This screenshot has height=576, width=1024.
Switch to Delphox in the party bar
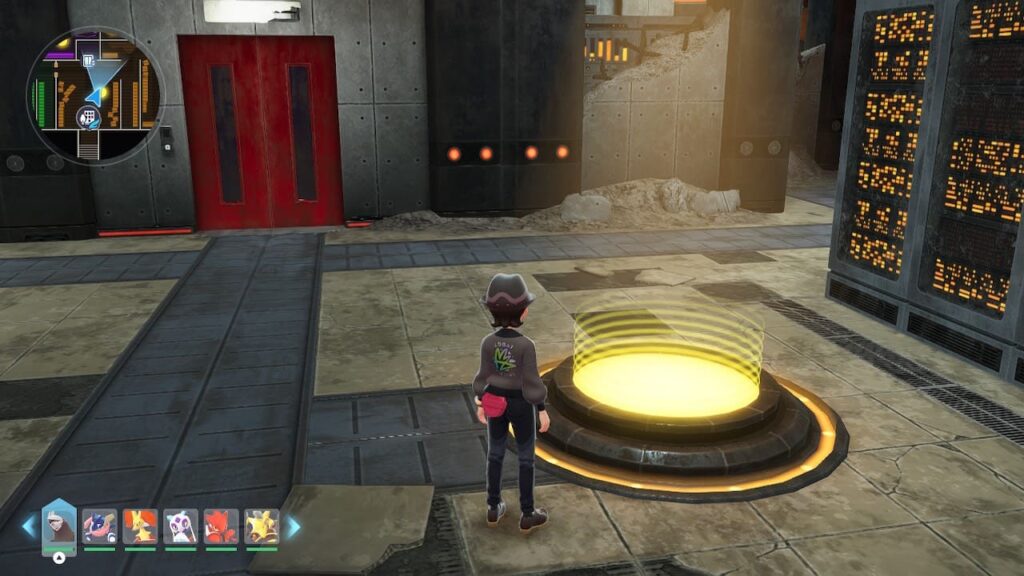click(140, 526)
